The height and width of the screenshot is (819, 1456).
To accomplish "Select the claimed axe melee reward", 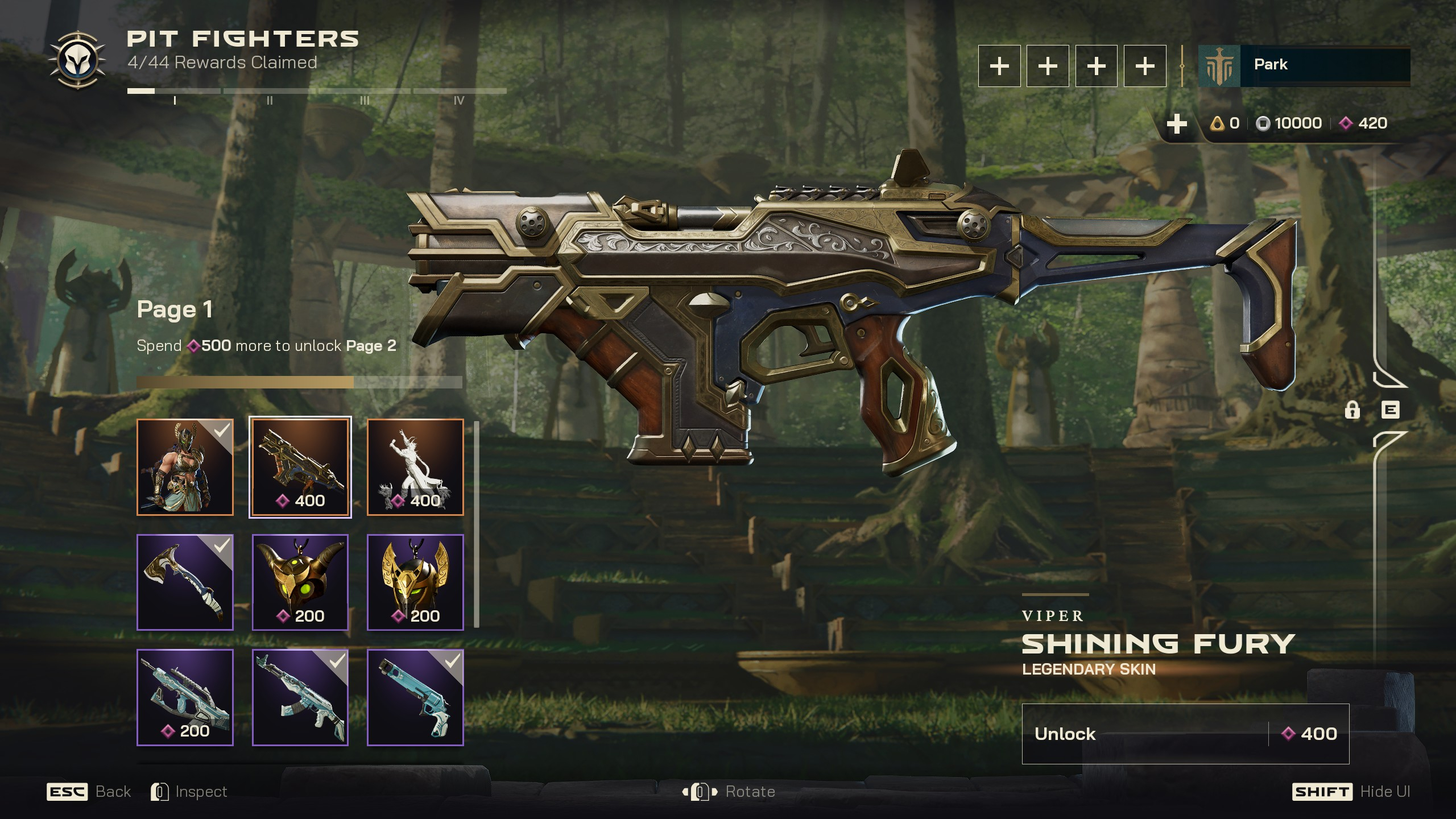I will 185,582.
